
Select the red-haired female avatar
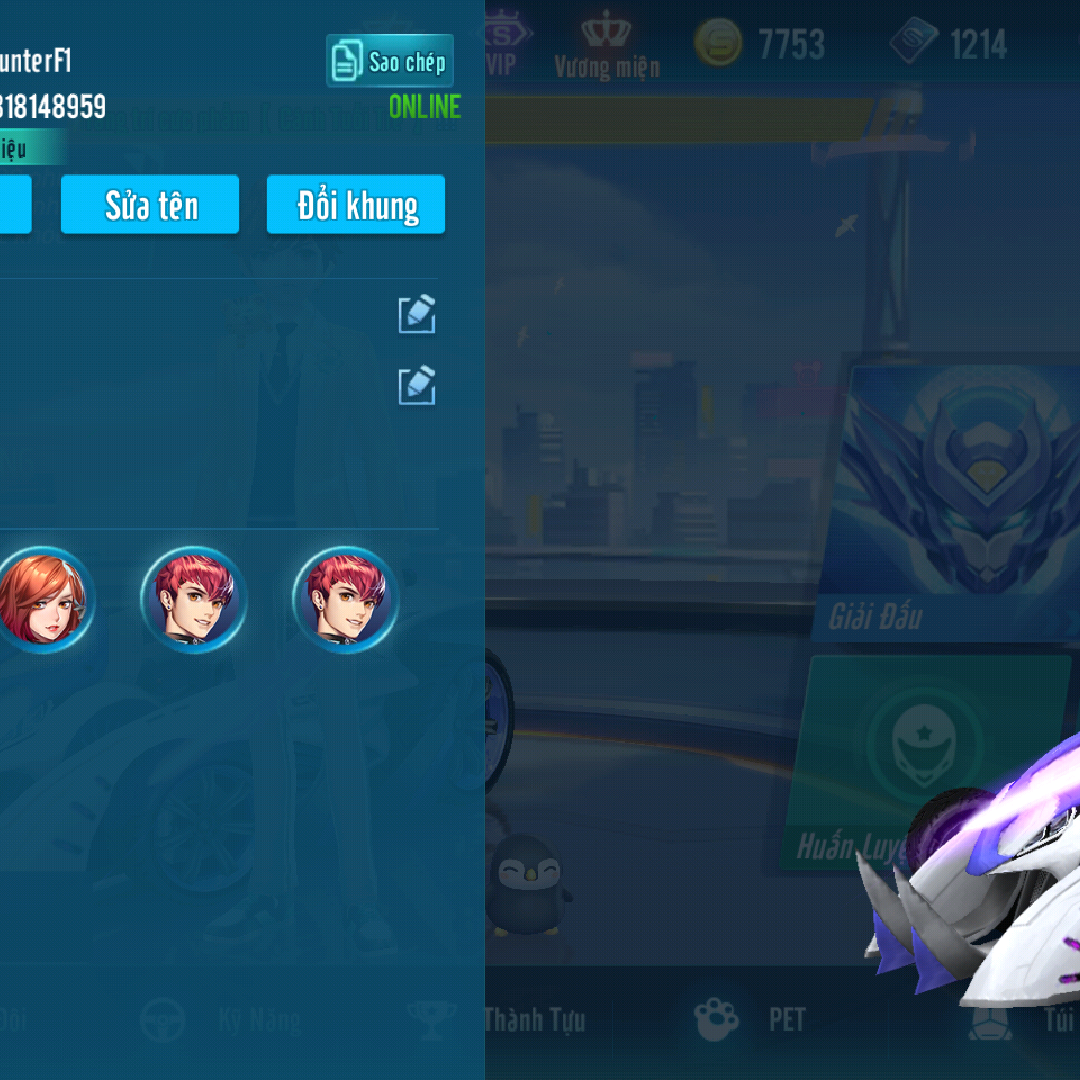click(x=42, y=600)
